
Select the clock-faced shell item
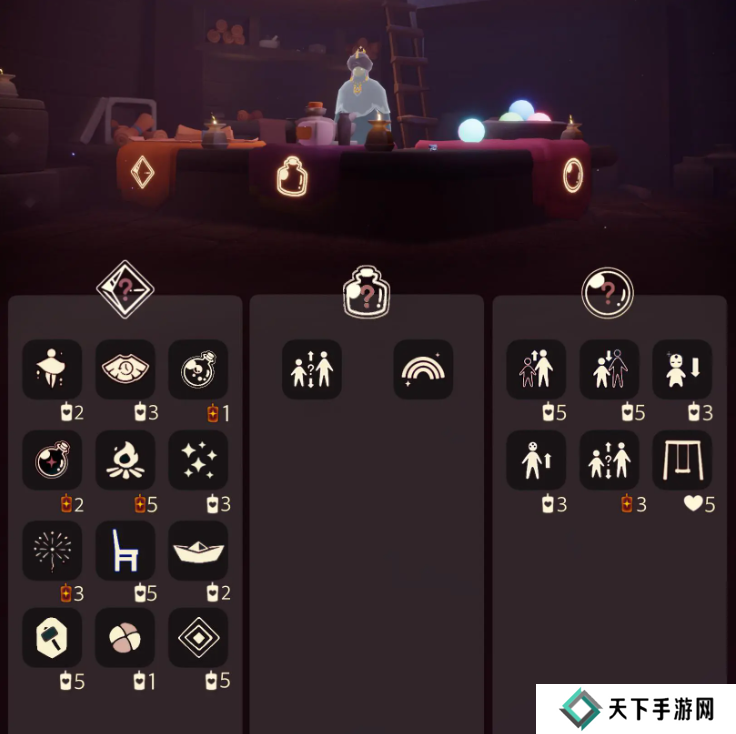click(125, 370)
